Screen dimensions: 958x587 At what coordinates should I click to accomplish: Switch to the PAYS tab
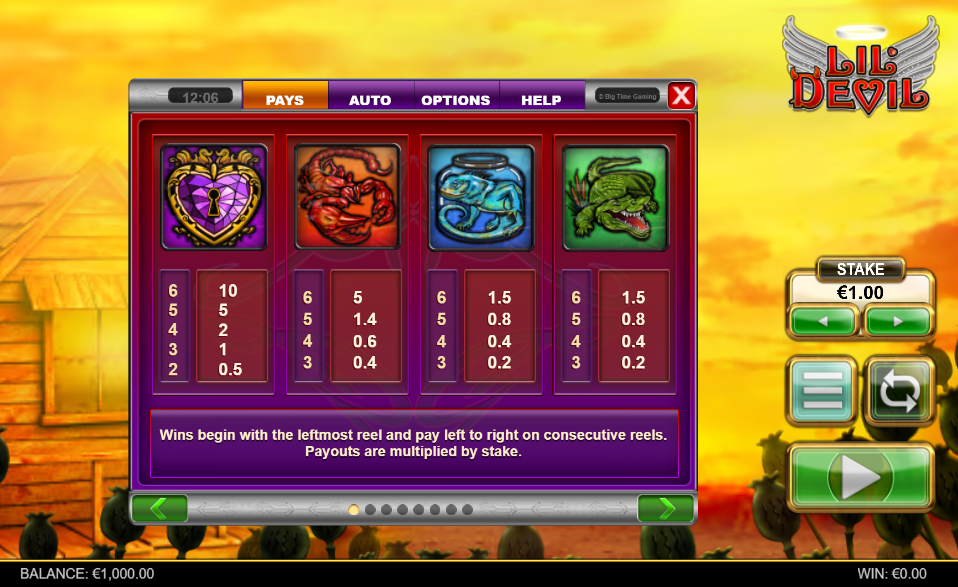285,99
